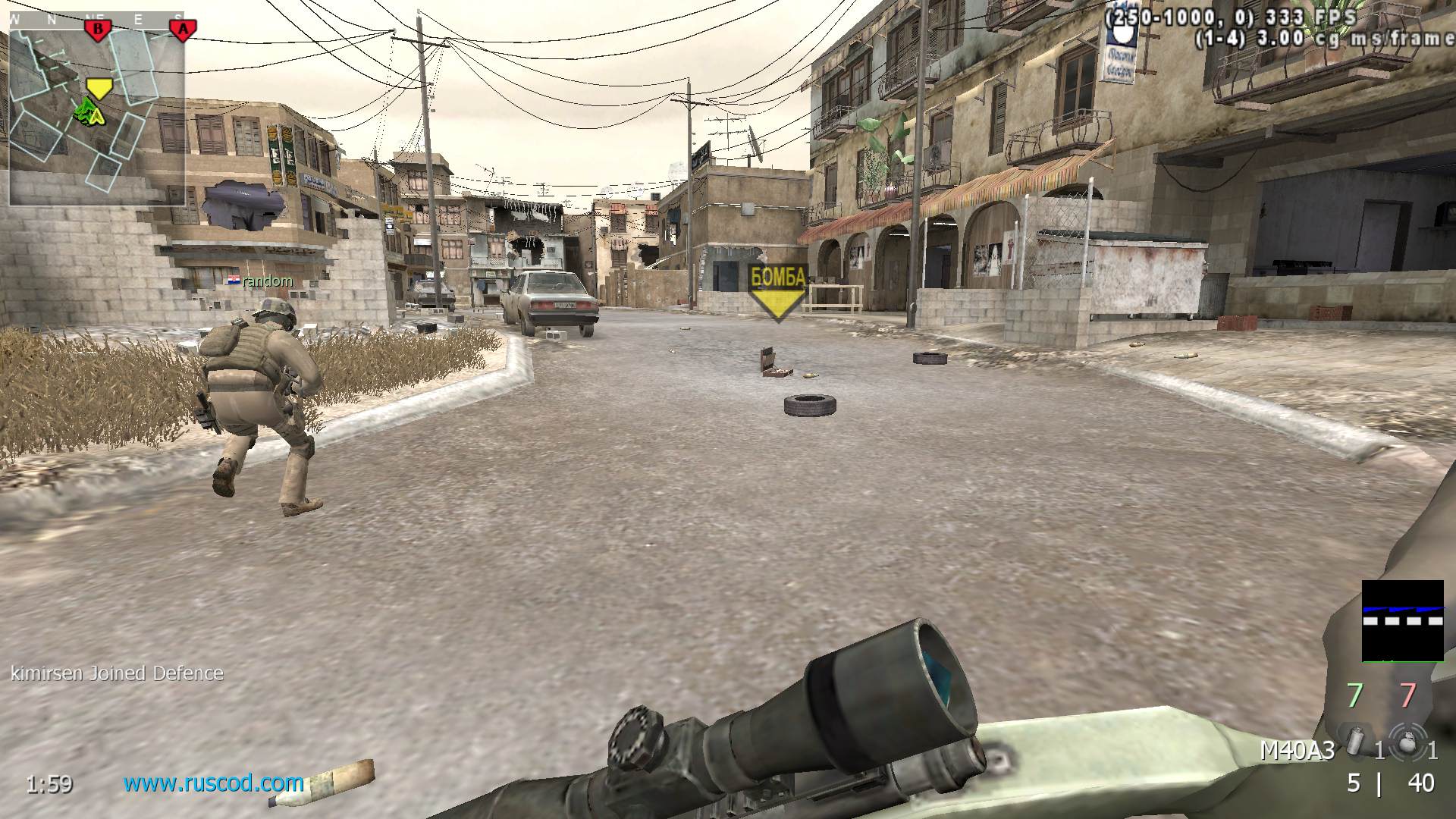This screenshot has width=1456, height=819.
Task: Select the red B bombsite marker
Action: pyautogui.click(x=97, y=30)
